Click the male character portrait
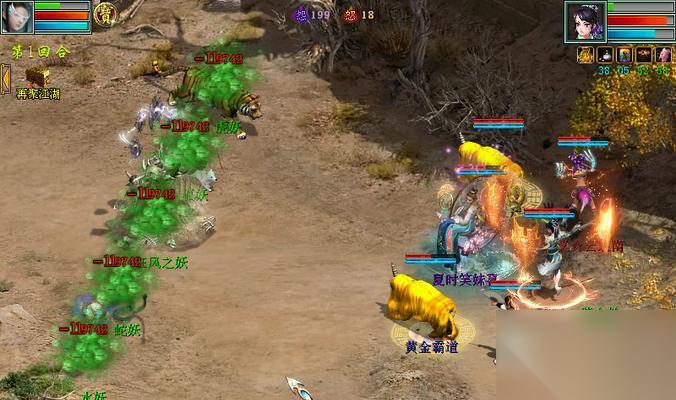 tap(17, 17)
